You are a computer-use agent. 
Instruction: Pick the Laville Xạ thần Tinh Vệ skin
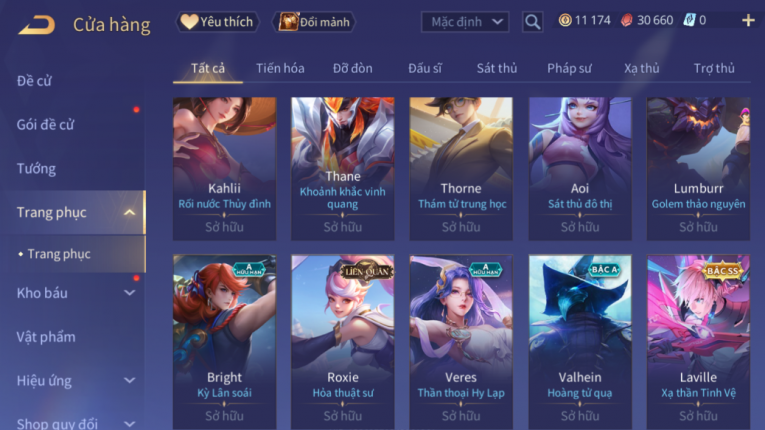(x=698, y=339)
